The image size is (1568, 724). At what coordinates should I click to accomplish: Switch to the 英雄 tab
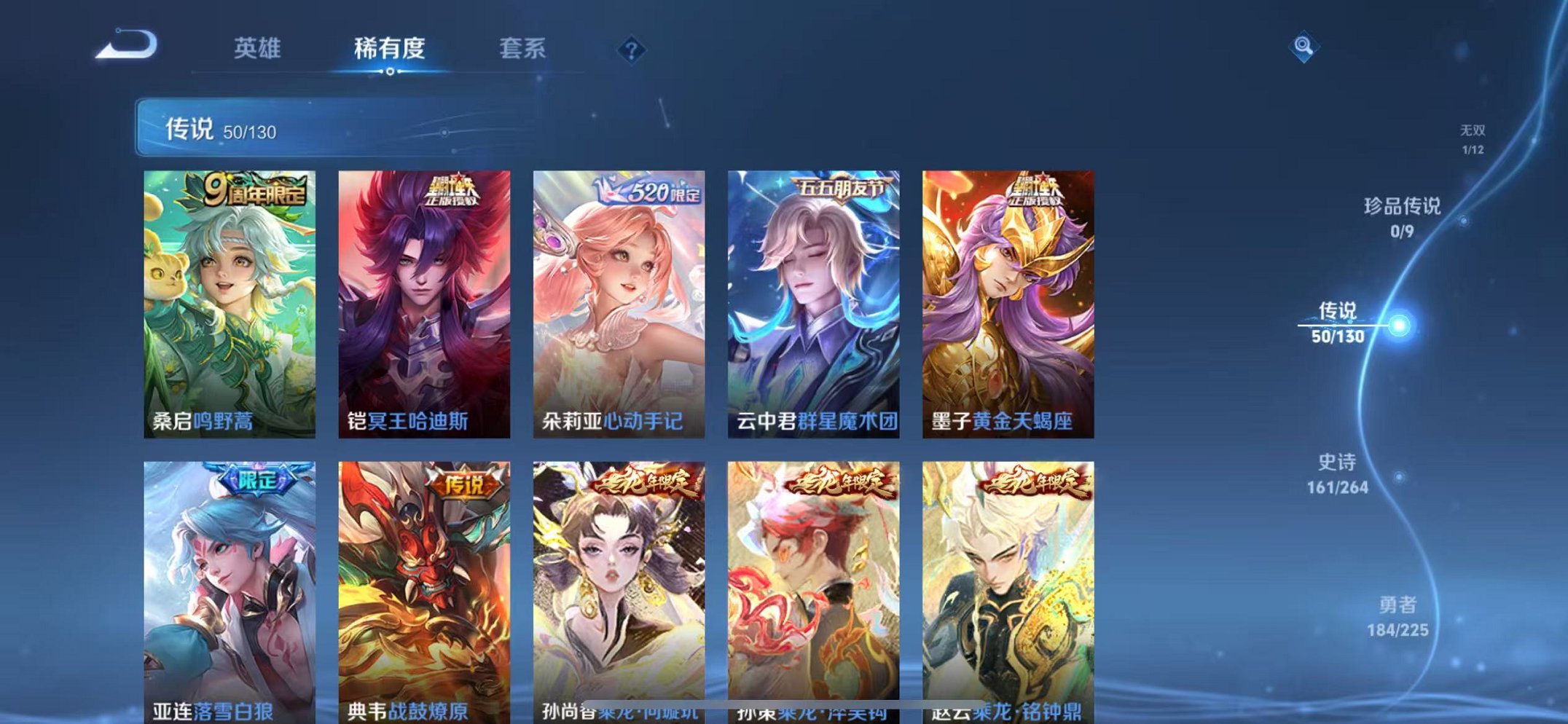[x=259, y=48]
